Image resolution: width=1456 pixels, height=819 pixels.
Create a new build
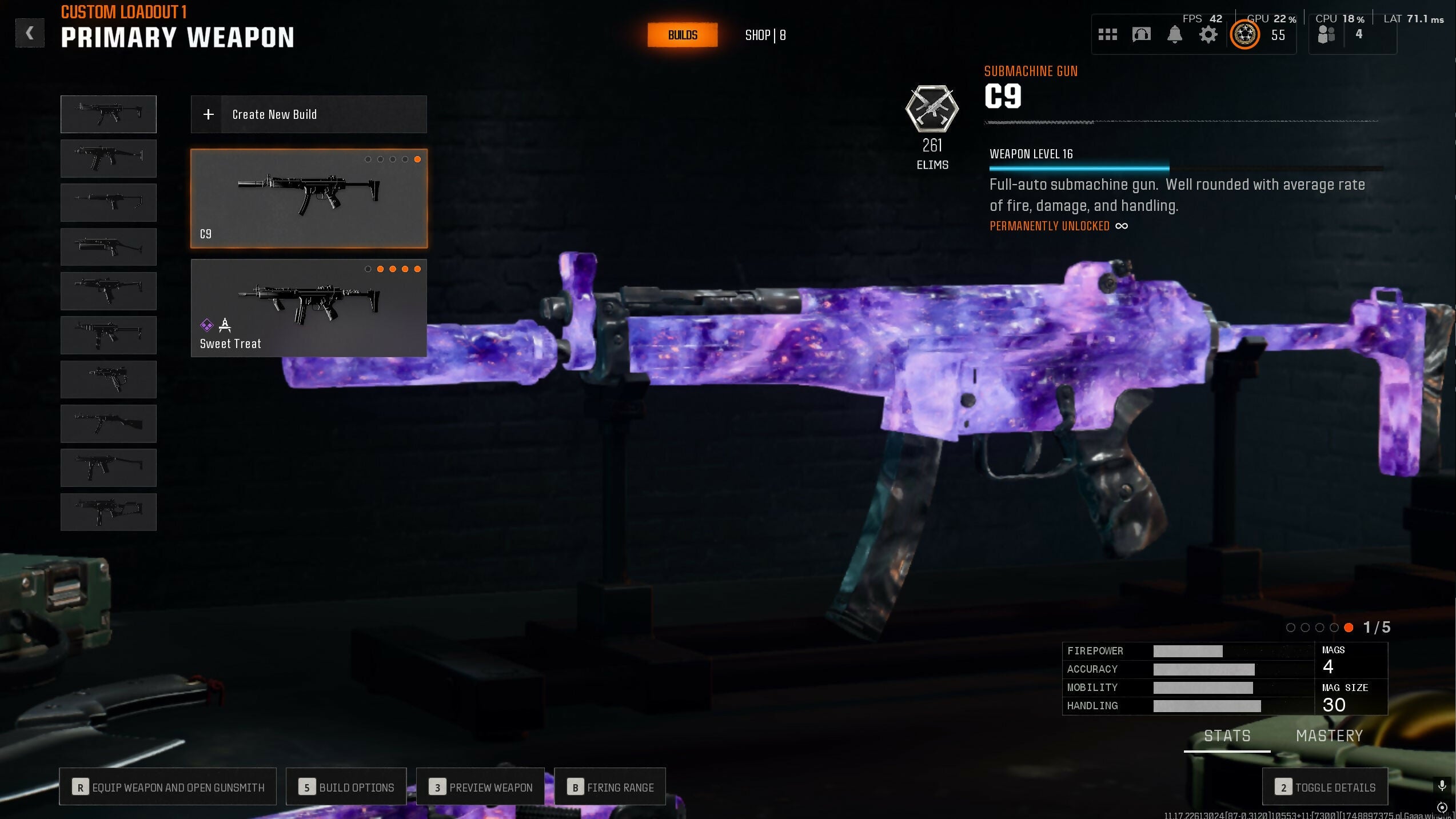pyautogui.click(x=309, y=114)
